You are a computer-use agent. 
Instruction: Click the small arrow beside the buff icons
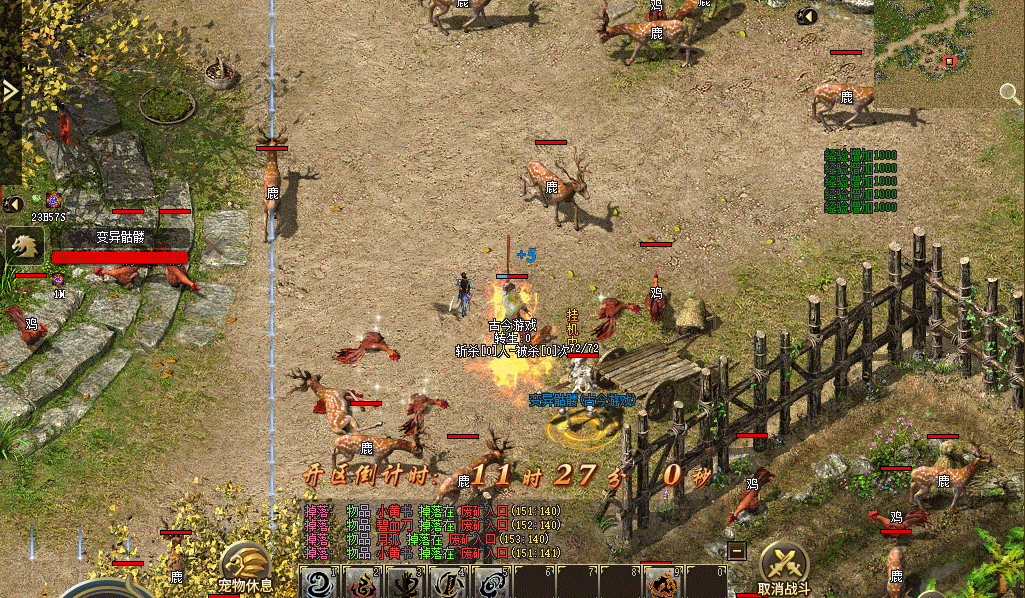tap(12, 204)
